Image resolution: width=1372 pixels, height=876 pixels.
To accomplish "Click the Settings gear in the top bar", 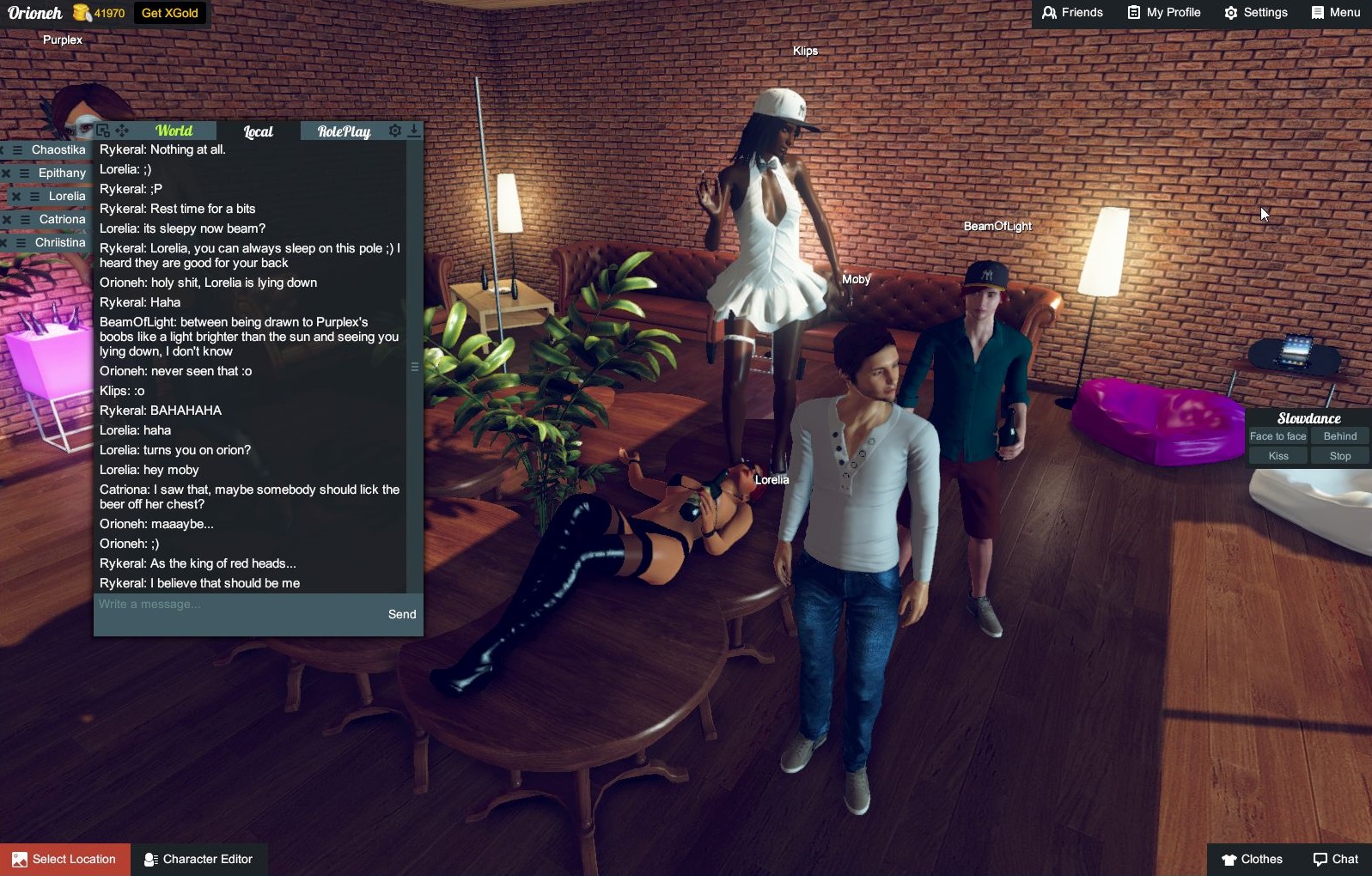I will tap(1255, 13).
